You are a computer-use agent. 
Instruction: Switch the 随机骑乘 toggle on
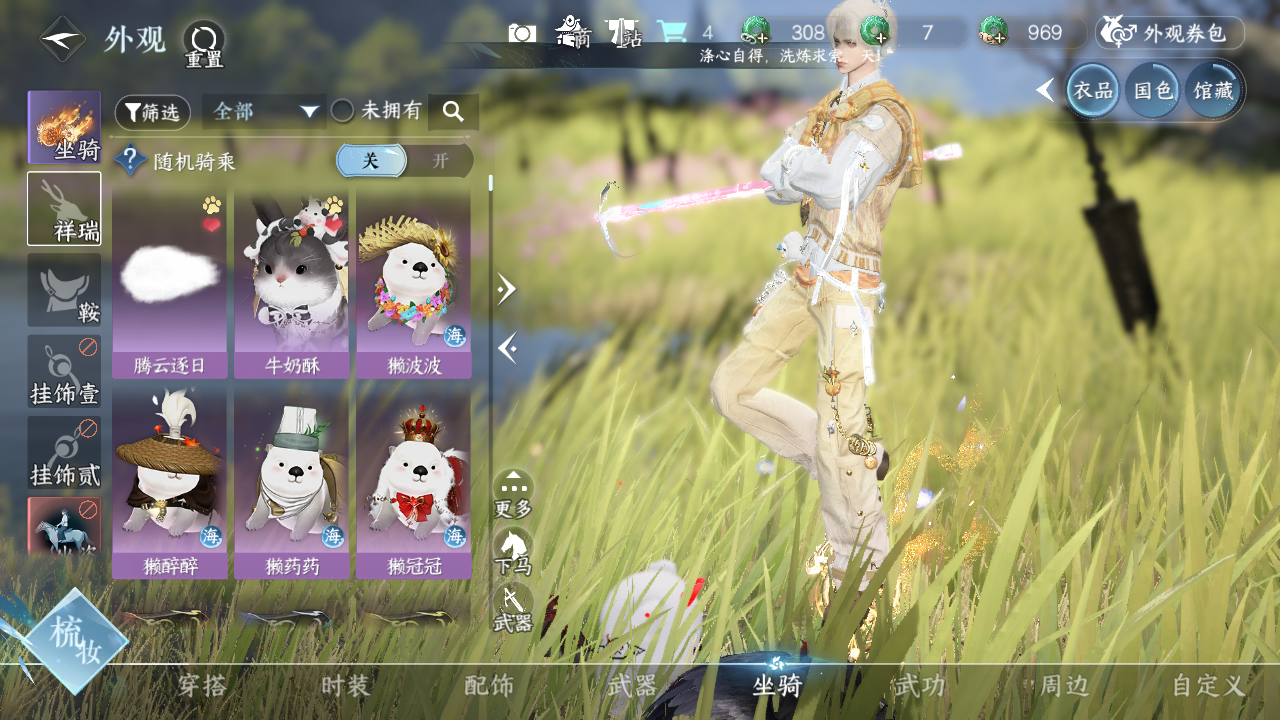(x=440, y=161)
